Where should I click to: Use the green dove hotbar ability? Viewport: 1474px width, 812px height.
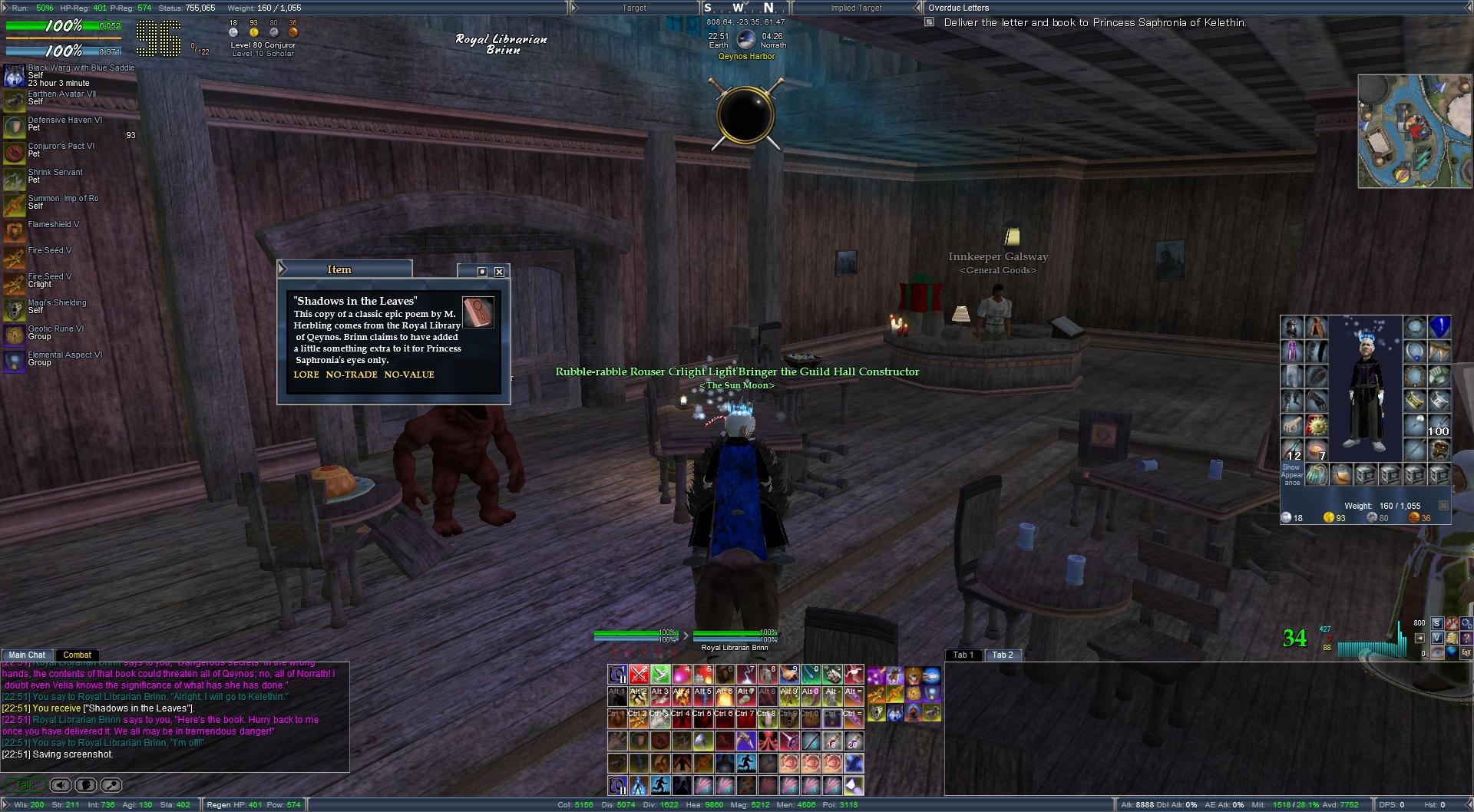point(660,675)
